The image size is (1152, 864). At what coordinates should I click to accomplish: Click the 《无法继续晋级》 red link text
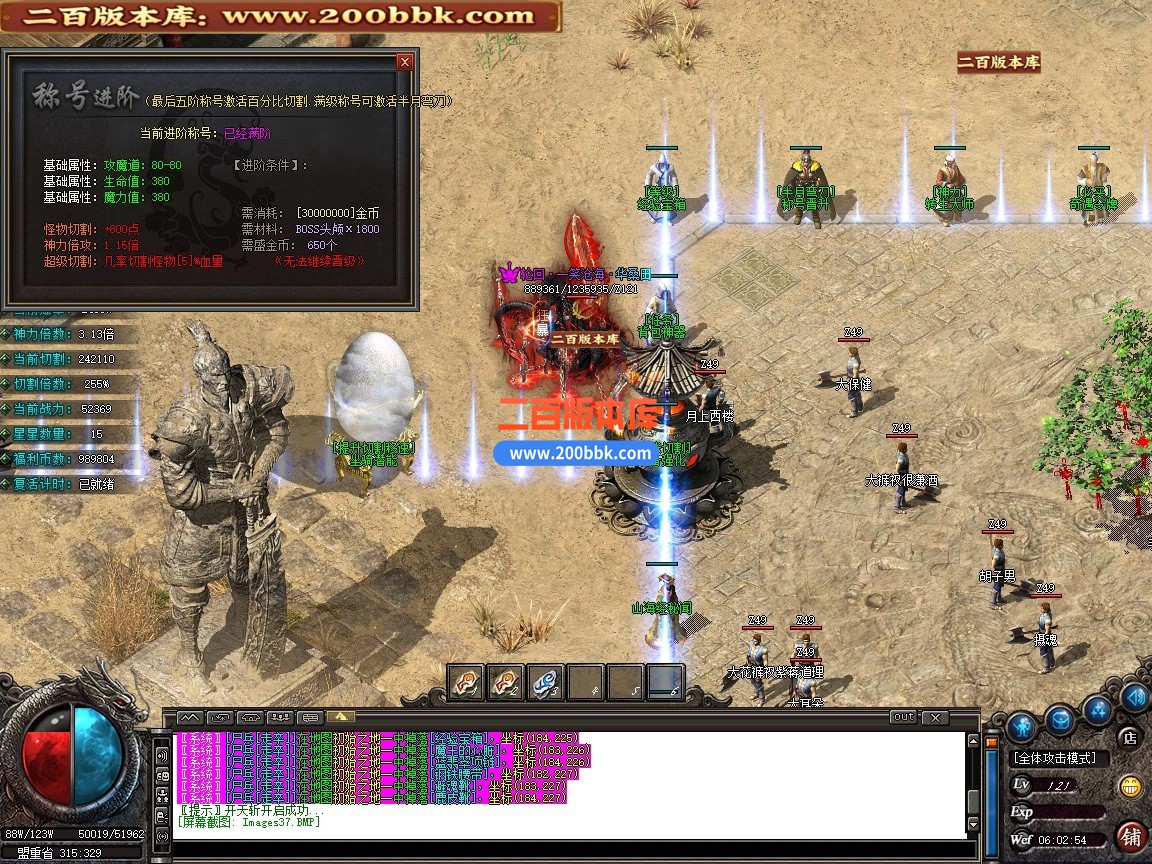click(319, 261)
